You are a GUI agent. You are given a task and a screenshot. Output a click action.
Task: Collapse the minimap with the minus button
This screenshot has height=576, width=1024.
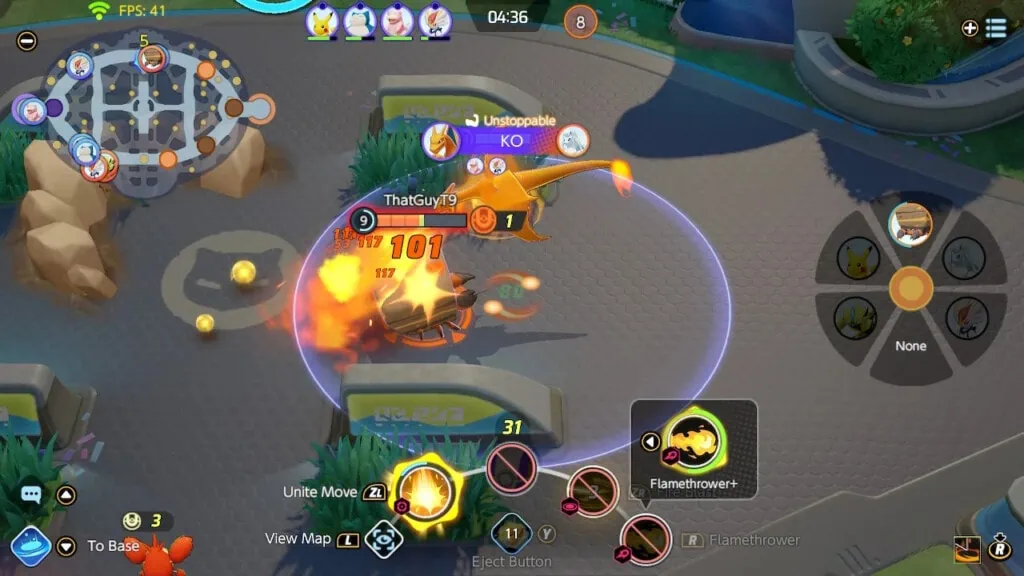(x=27, y=41)
